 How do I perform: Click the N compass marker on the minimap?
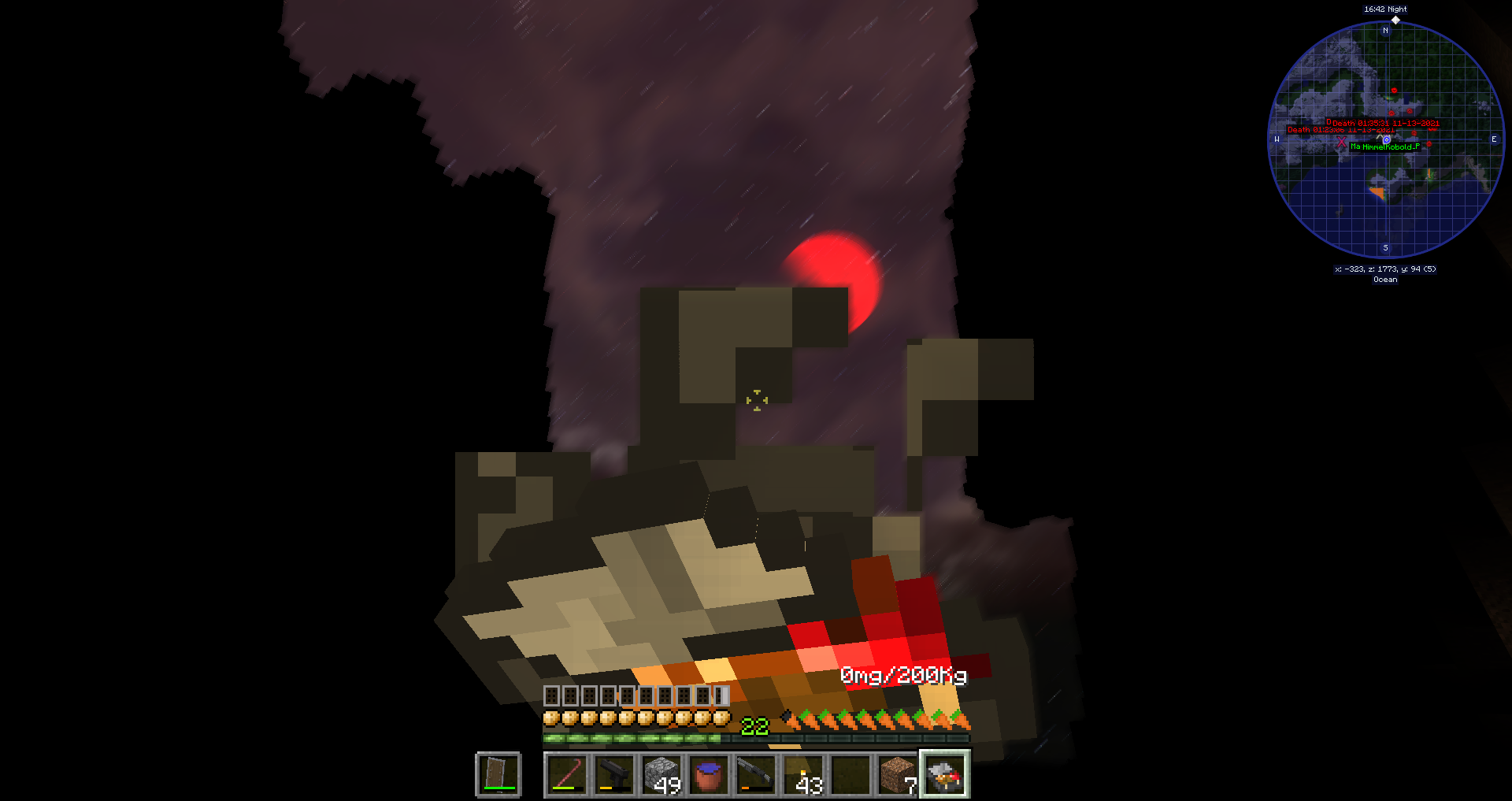point(1384,31)
